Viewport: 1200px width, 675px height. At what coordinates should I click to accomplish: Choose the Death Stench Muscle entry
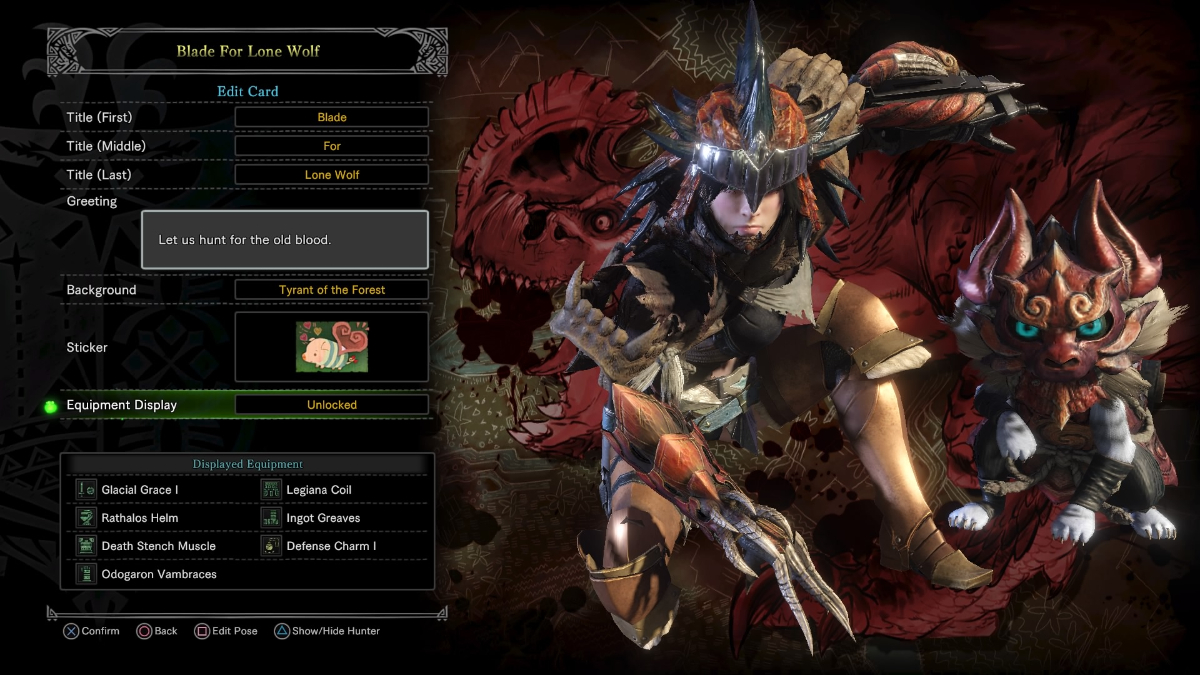(157, 546)
